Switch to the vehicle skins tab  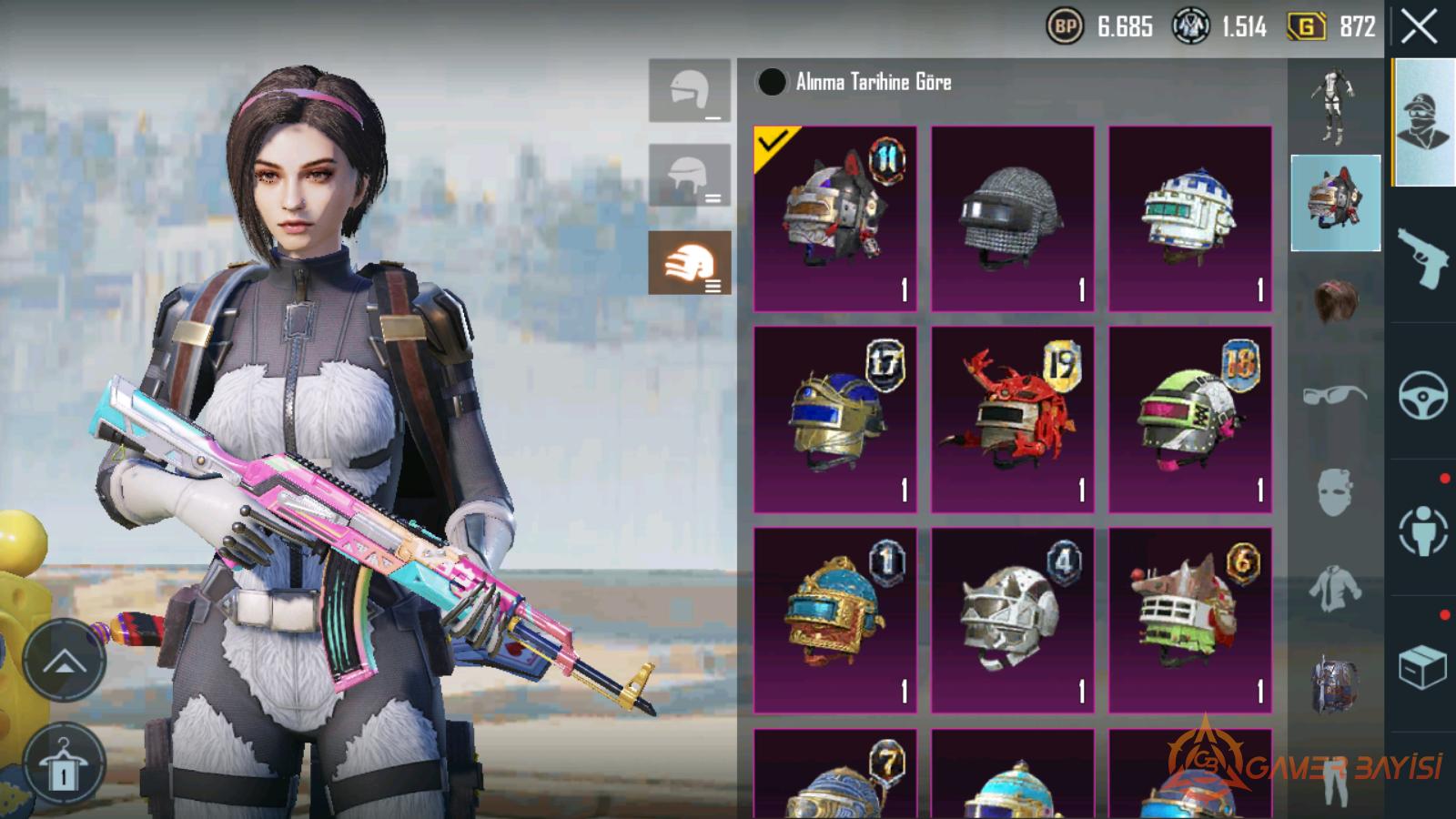coord(1422,395)
